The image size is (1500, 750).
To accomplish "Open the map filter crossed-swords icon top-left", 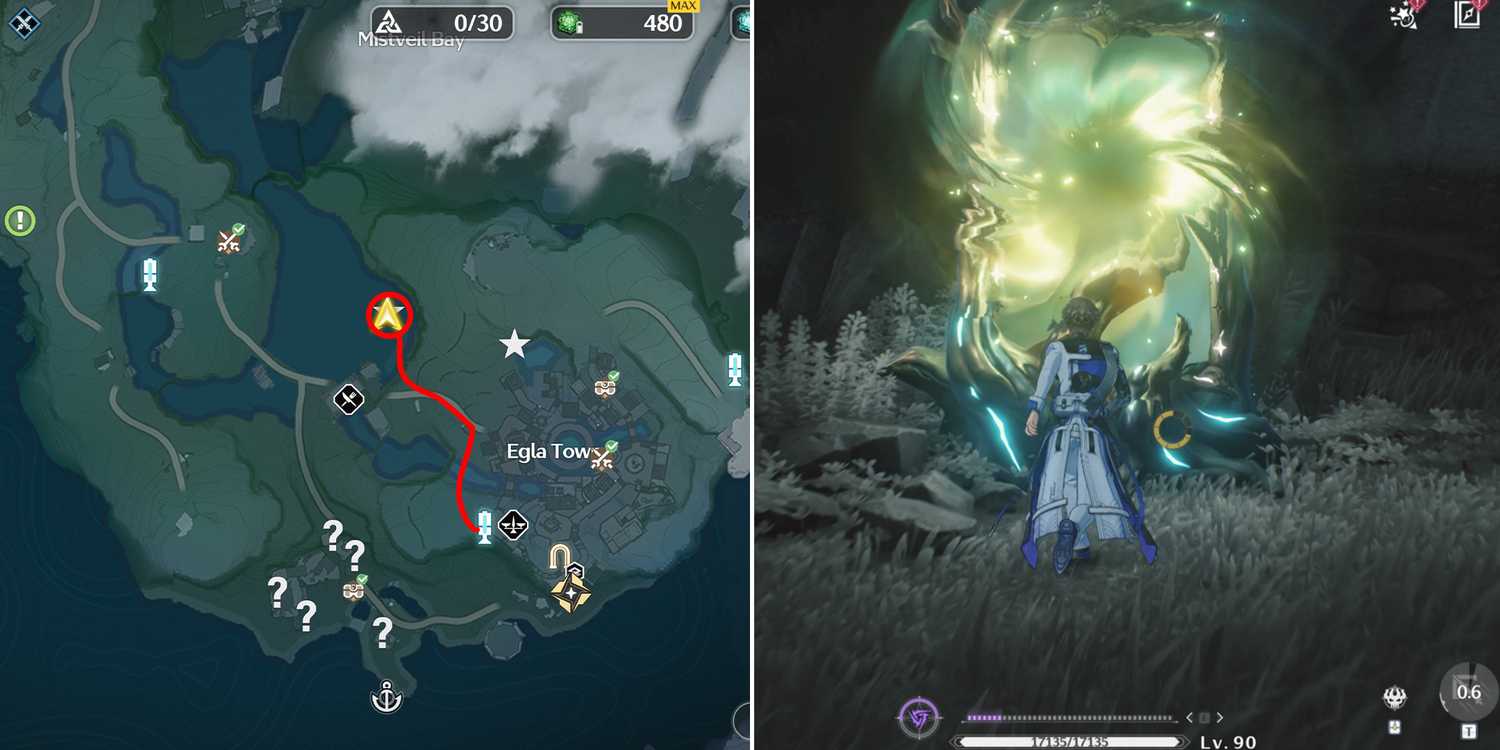I will [x=23, y=23].
